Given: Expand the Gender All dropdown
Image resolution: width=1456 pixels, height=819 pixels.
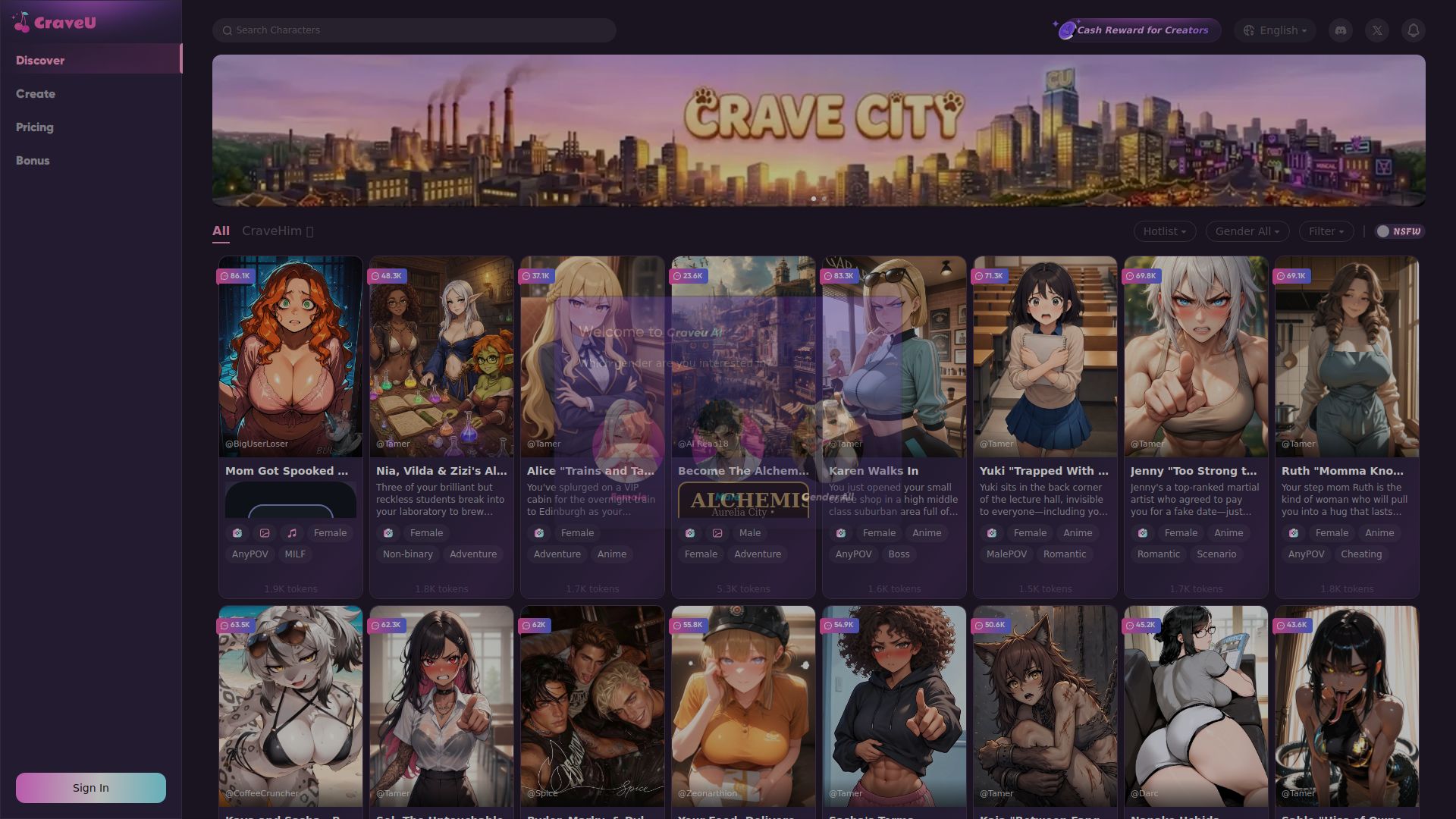Looking at the screenshot, I should click(x=1247, y=231).
